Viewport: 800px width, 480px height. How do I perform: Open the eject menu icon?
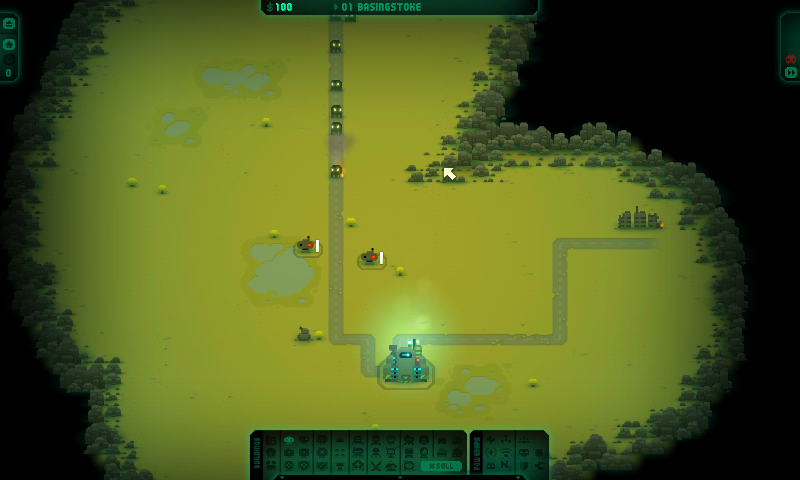[9, 24]
